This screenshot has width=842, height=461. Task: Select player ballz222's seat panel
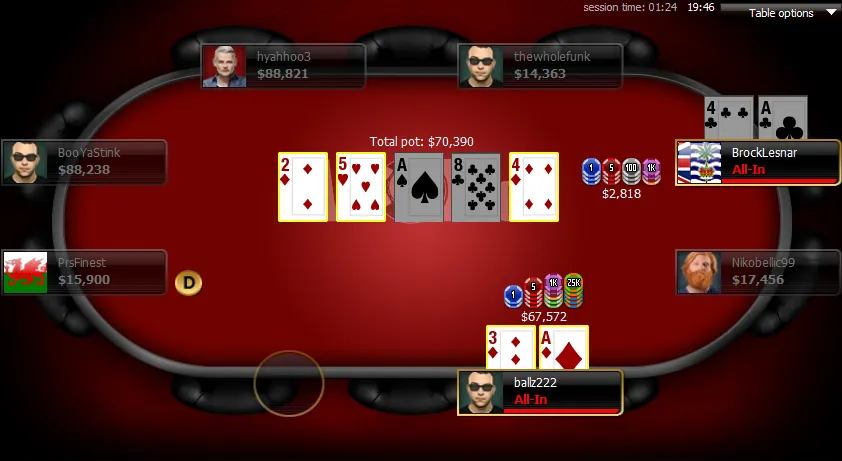click(x=540, y=392)
